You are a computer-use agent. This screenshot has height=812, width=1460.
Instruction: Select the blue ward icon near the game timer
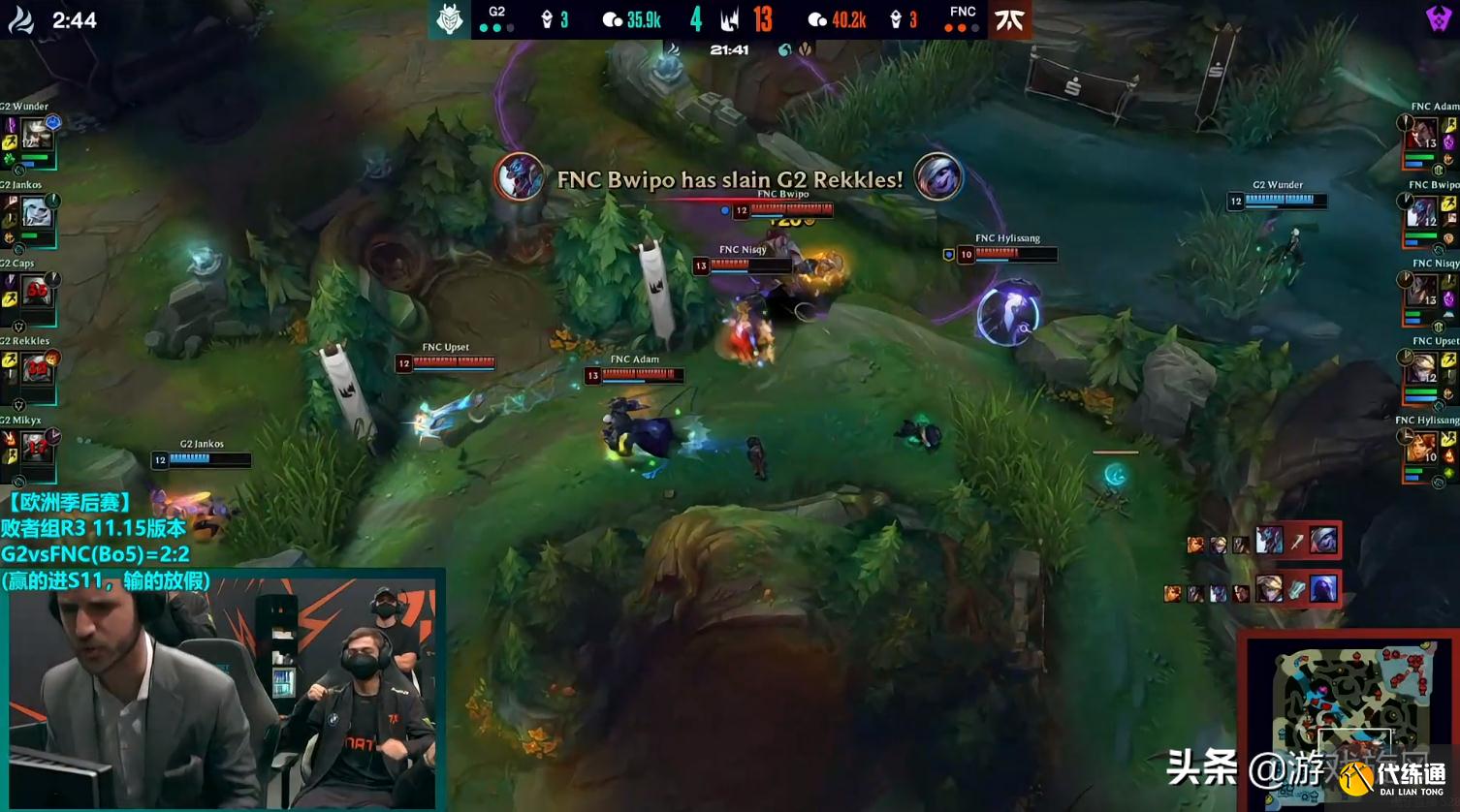click(x=784, y=49)
